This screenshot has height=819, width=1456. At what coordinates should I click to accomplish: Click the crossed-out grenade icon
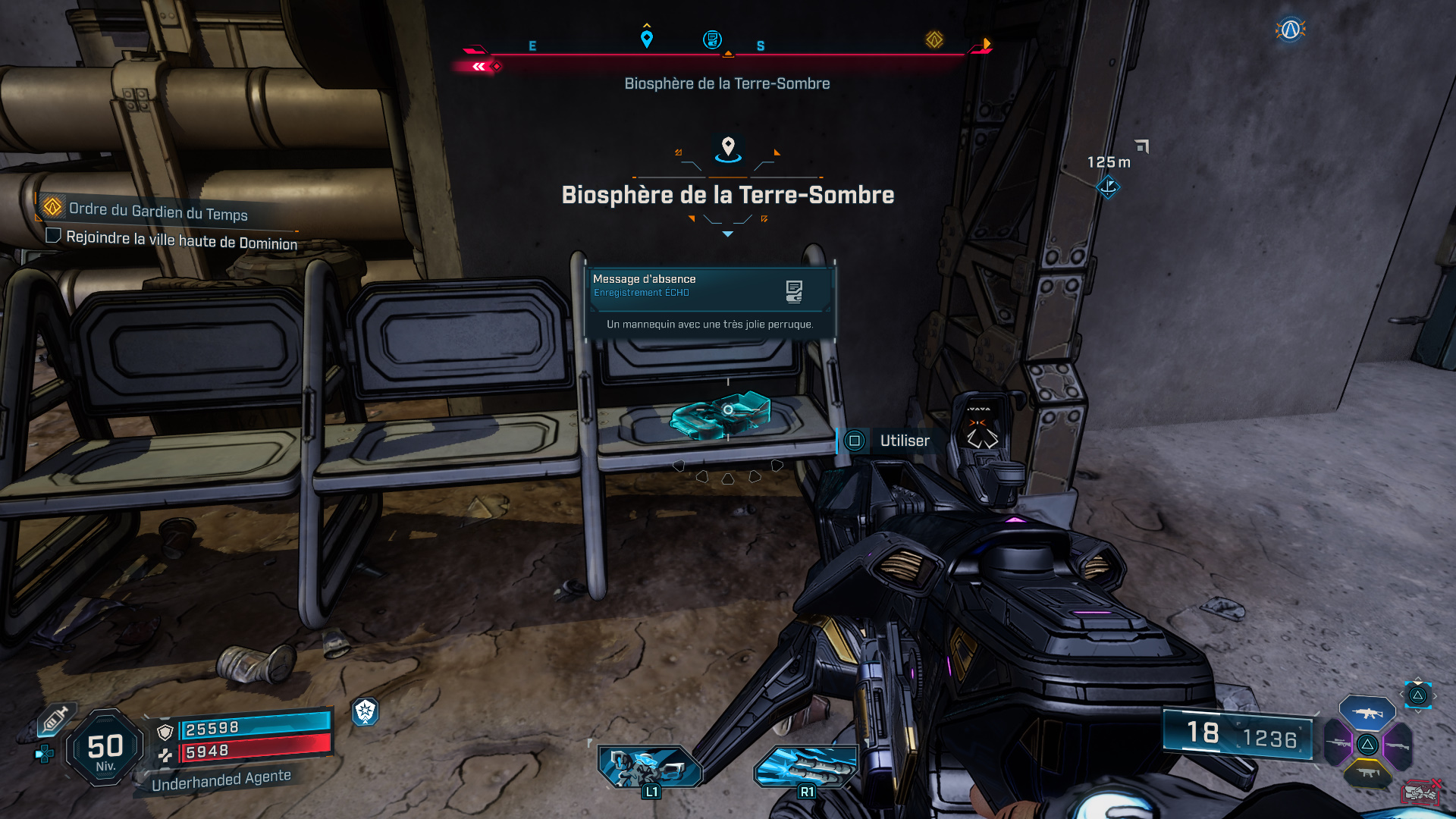coord(1420,792)
